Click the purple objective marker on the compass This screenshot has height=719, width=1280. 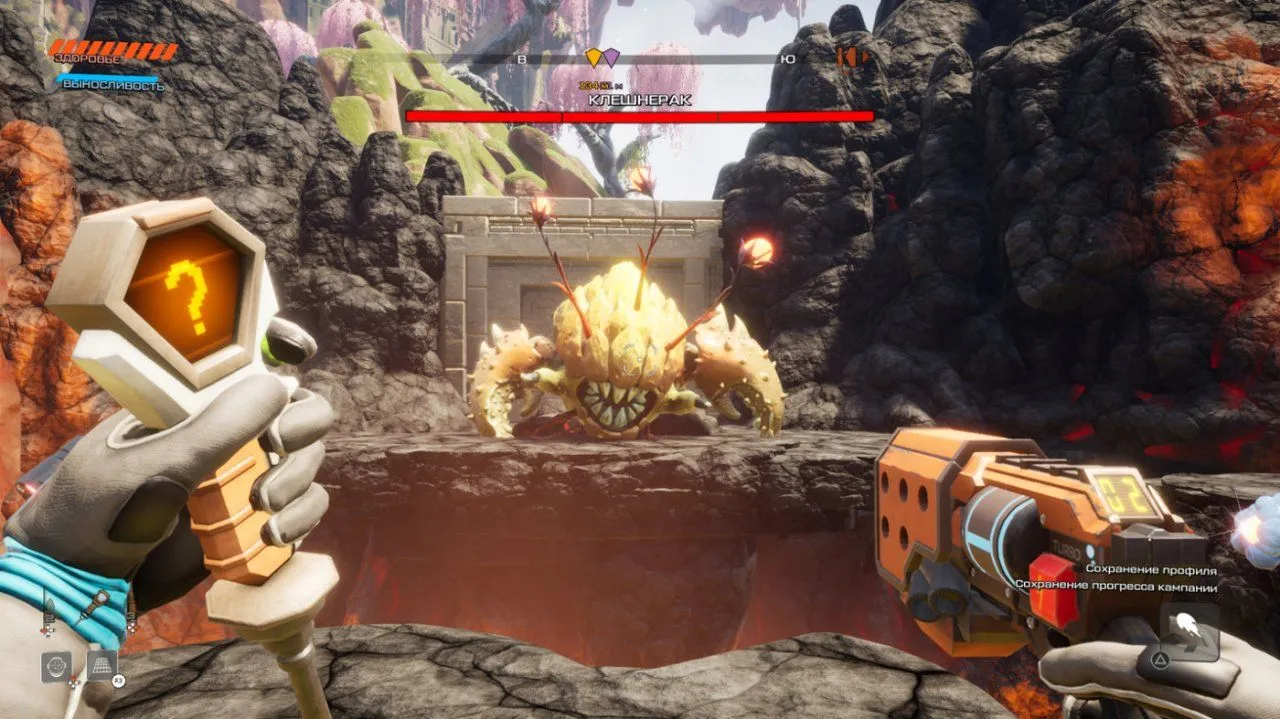click(x=610, y=58)
